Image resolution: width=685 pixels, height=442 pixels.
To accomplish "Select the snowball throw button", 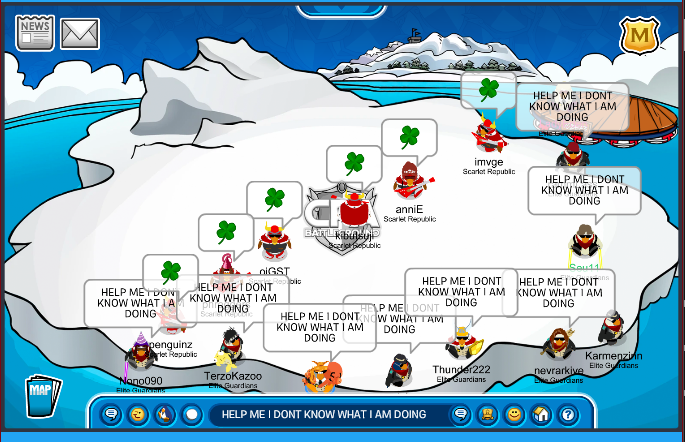I will click(192, 414).
